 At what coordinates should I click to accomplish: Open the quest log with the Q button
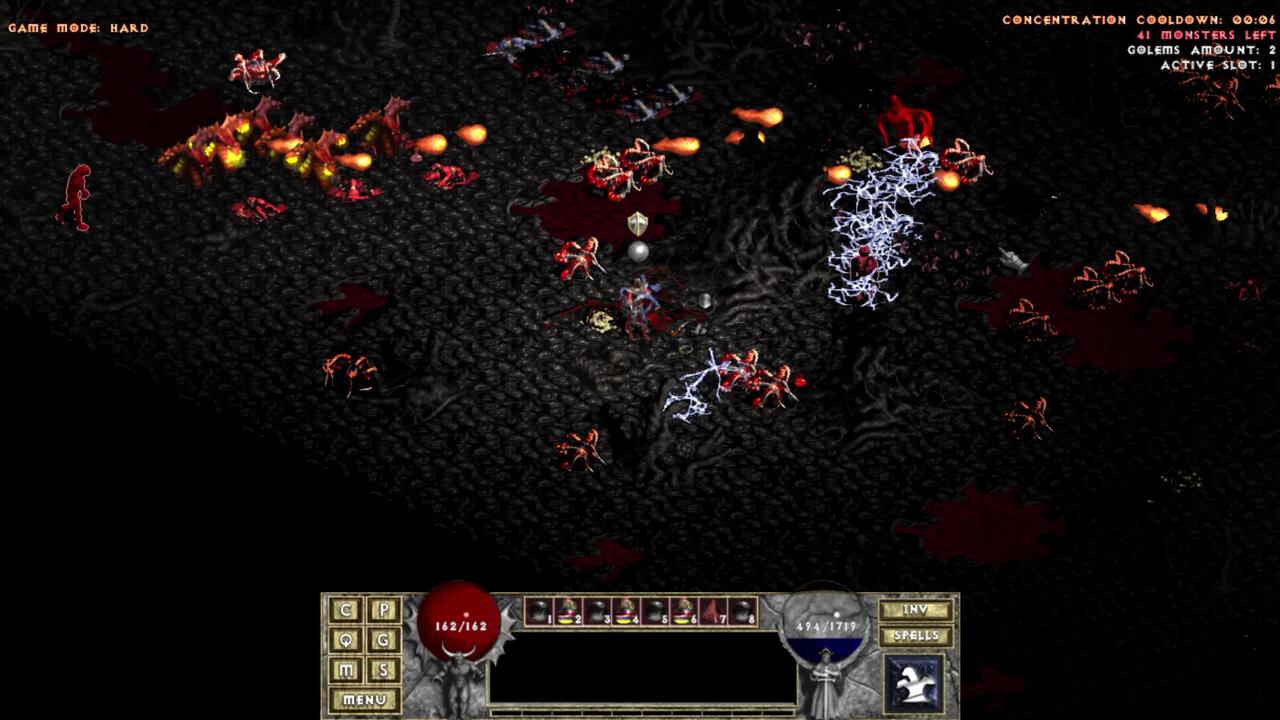(x=344, y=640)
